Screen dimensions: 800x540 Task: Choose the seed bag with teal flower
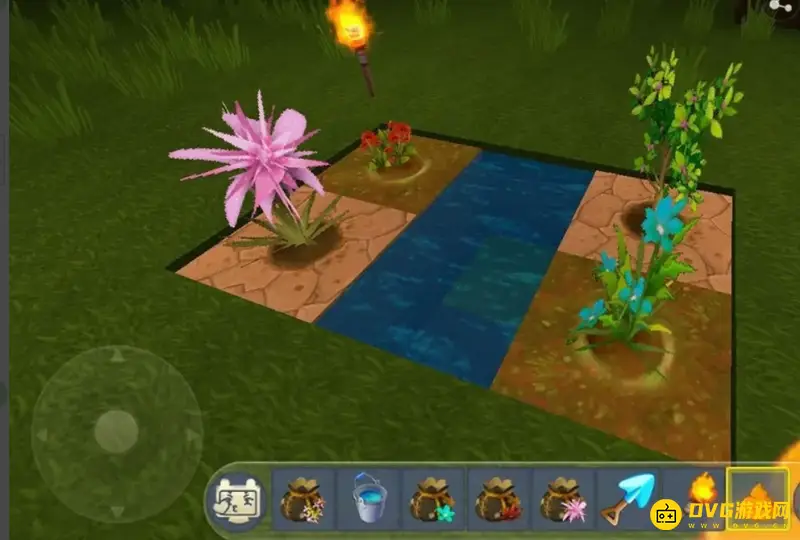(x=433, y=499)
